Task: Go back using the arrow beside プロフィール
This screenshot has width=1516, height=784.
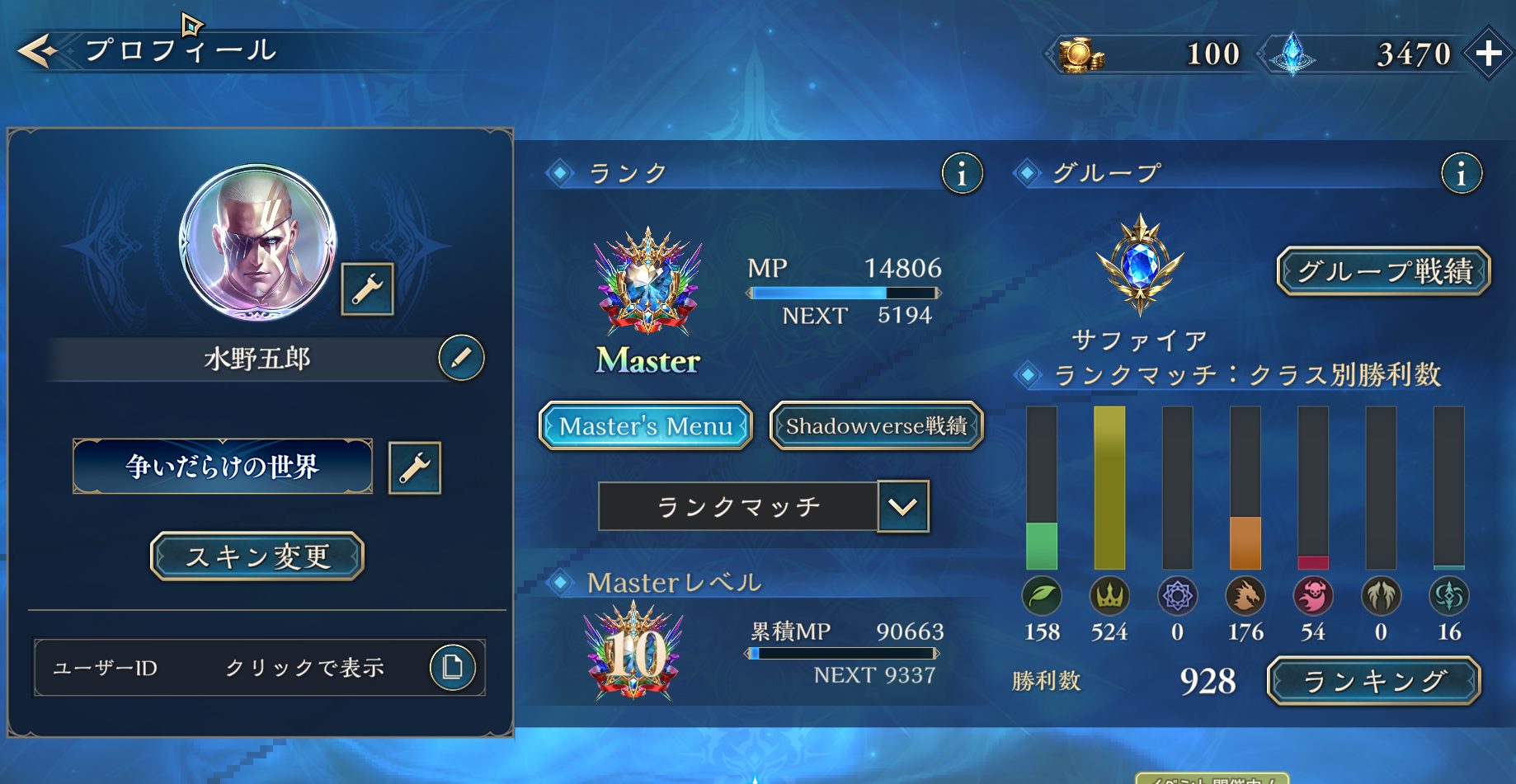Action: pos(37,51)
